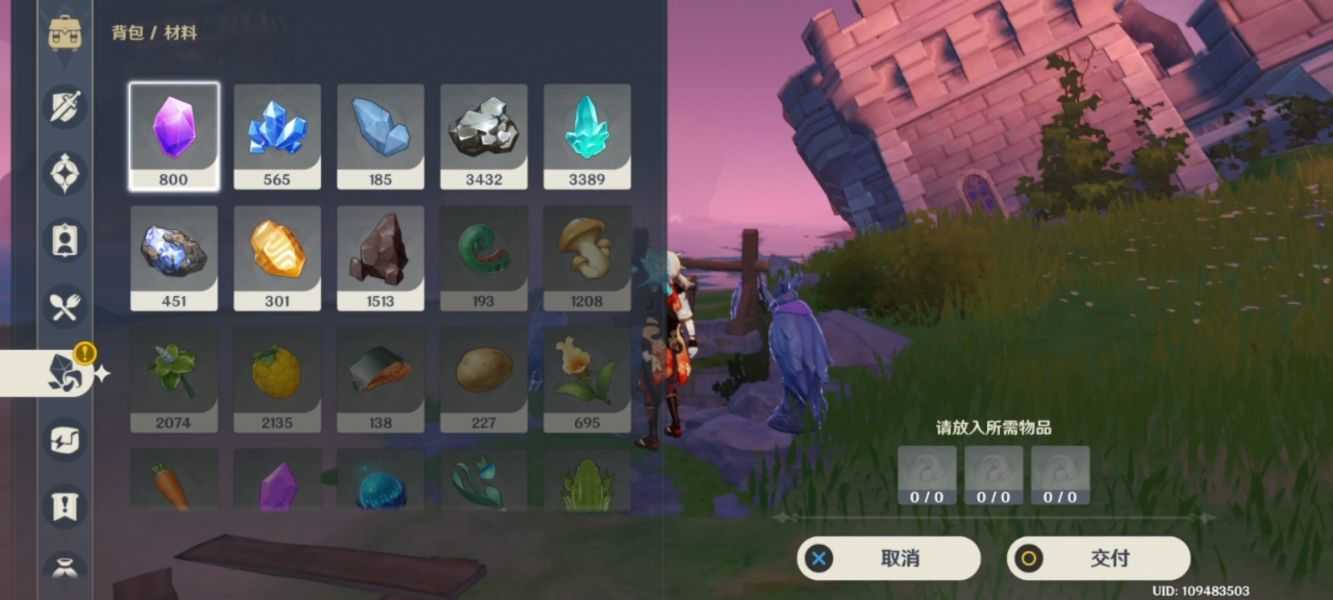Select the iron ore chunk slot (3432)
1333x600 pixels.
tap(484, 136)
